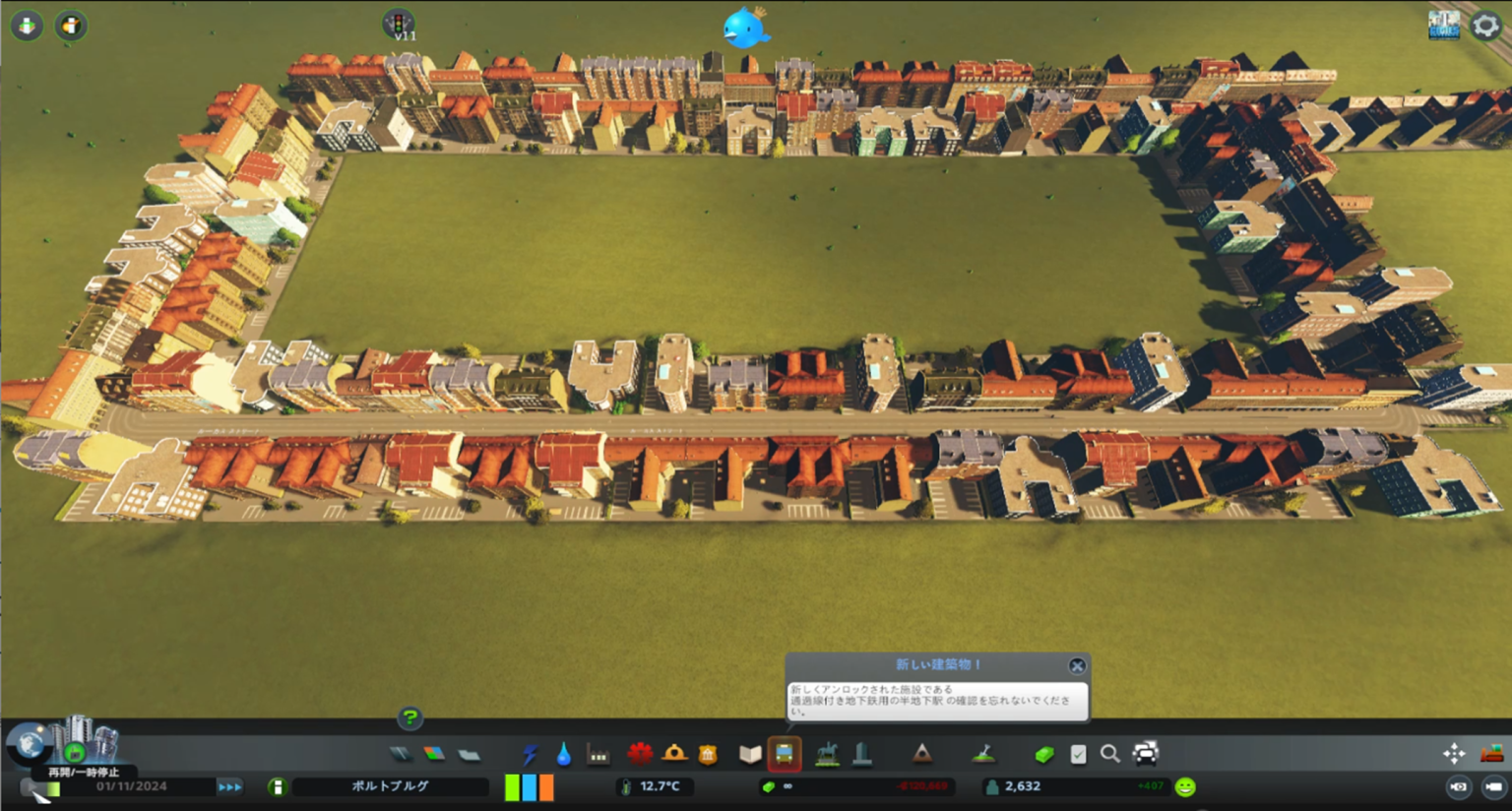Expand the zoning menu

pyautogui.click(x=434, y=754)
